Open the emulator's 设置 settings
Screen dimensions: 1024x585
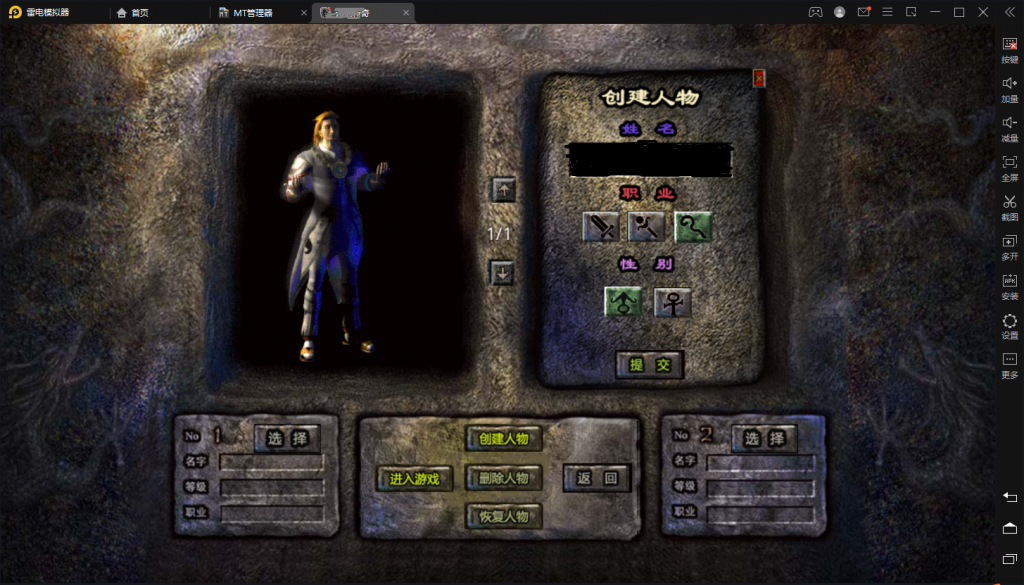pyautogui.click(x=1009, y=326)
